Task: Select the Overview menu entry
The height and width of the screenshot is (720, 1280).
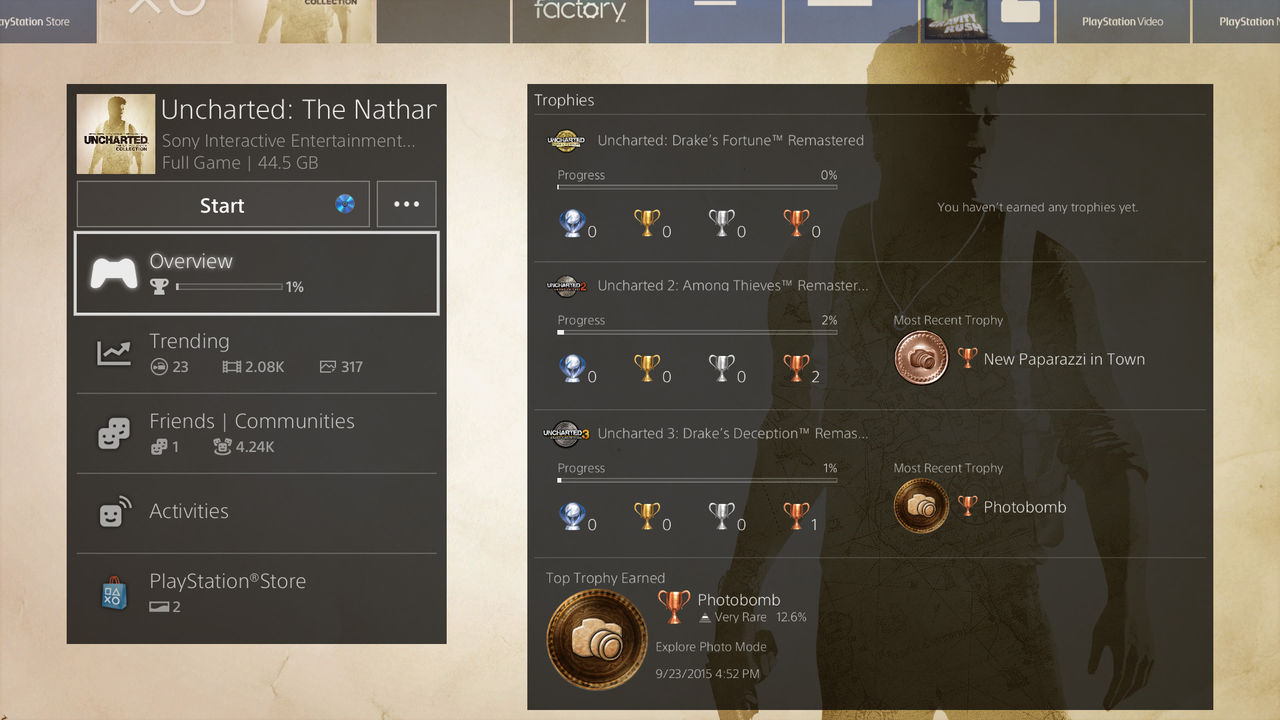Action: tap(256, 273)
